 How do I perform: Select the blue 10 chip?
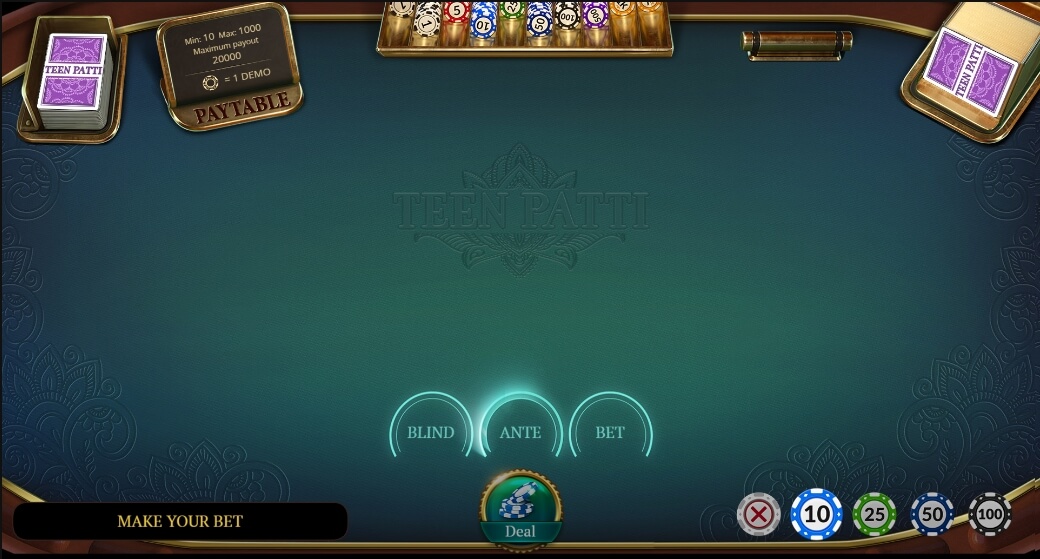click(x=817, y=515)
